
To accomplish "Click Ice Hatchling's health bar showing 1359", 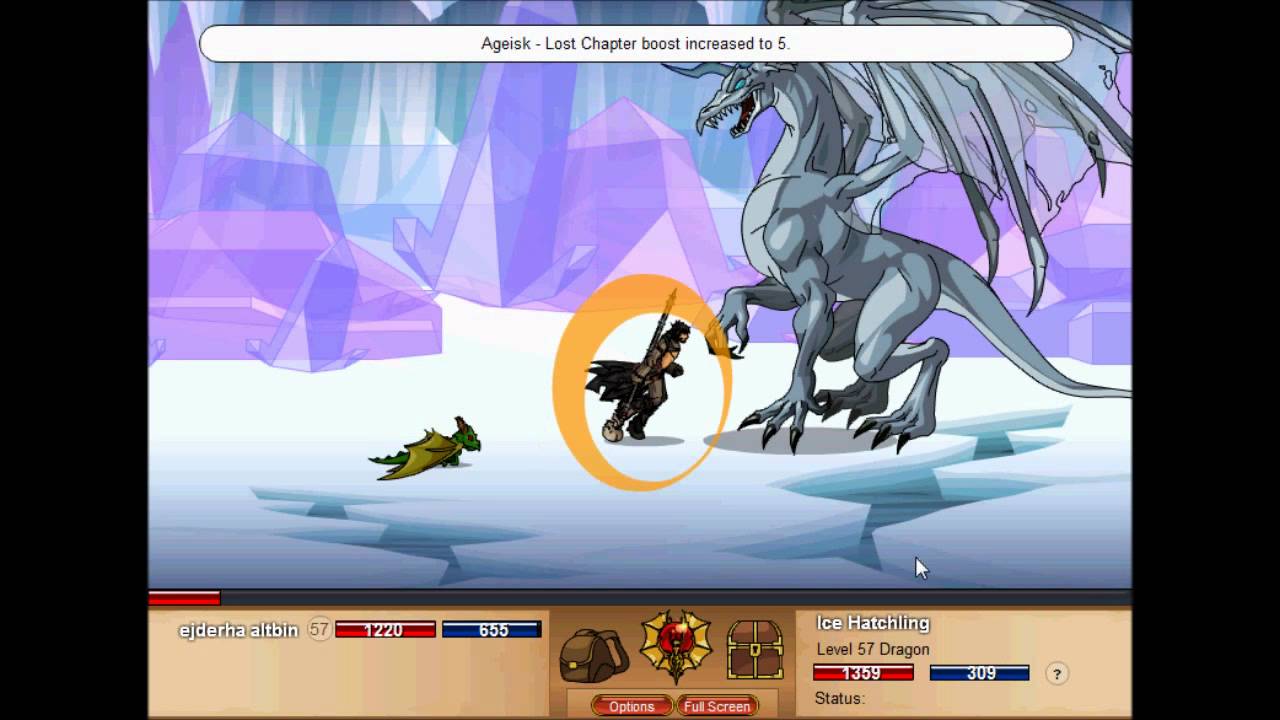I will 862,673.
